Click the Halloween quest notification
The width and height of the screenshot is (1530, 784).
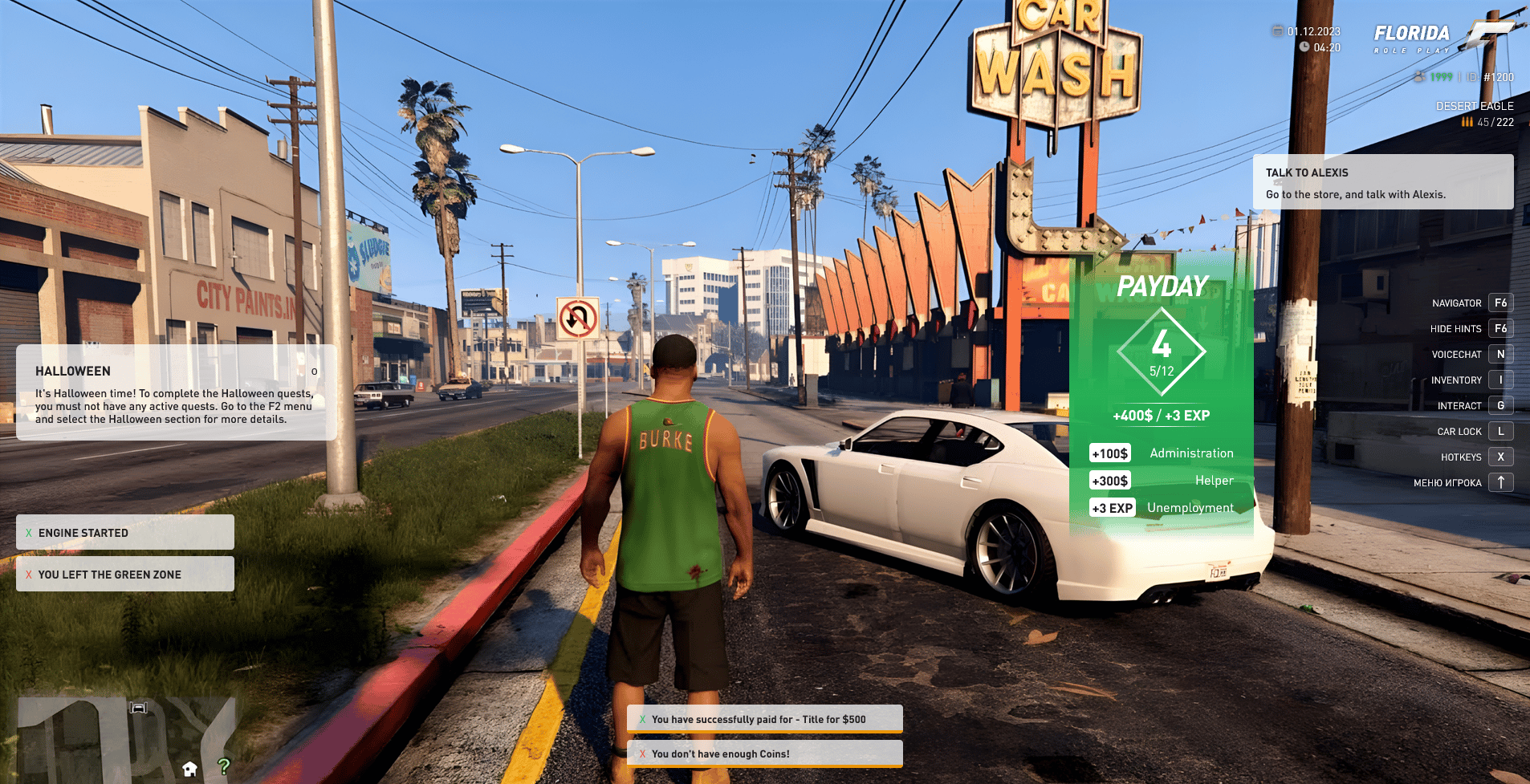[x=175, y=393]
